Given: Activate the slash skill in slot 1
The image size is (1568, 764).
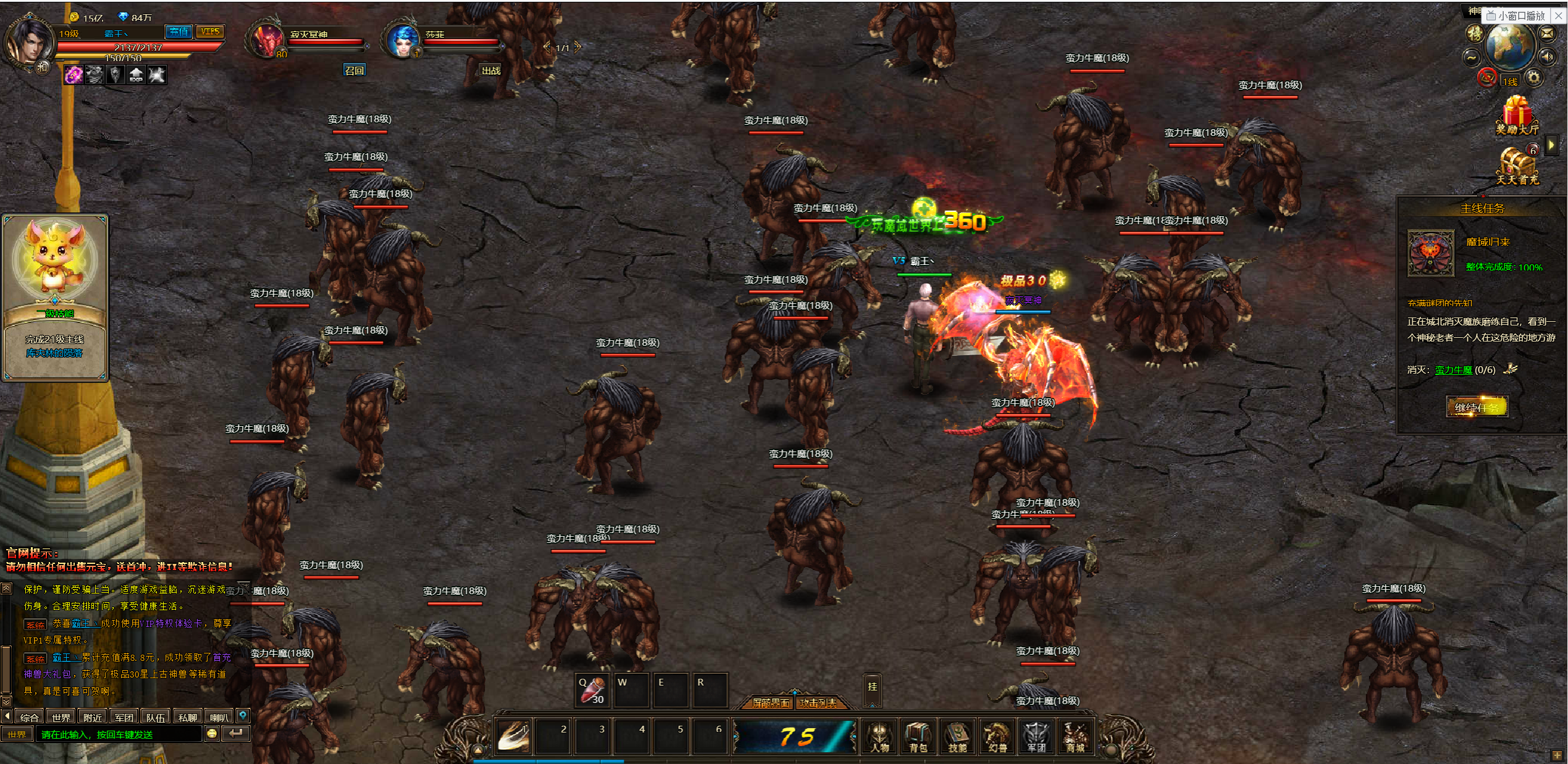Looking at the screenshot, I should point(513,736).
